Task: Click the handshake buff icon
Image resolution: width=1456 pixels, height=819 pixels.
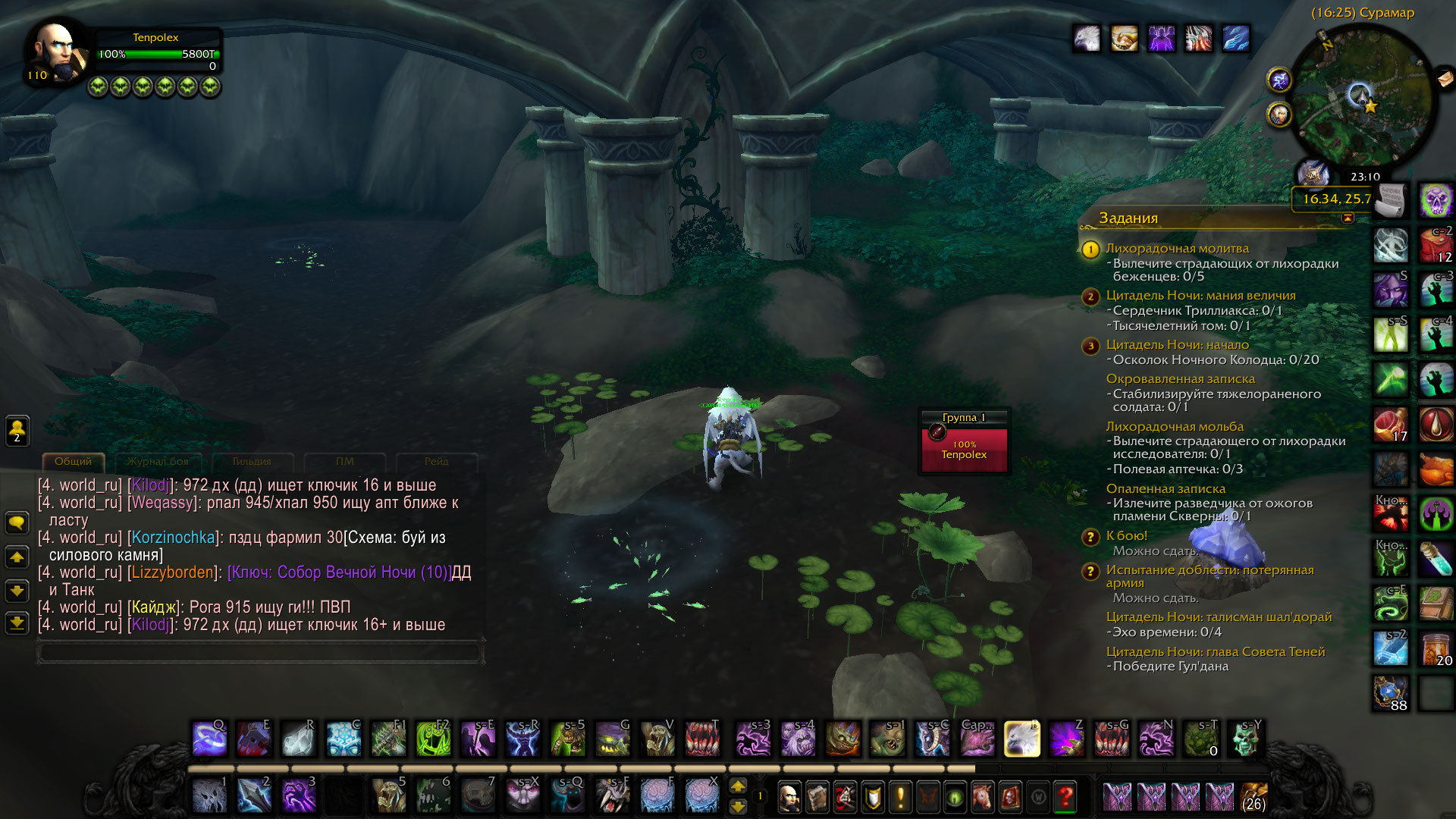Action: (x=1124, y=38)
